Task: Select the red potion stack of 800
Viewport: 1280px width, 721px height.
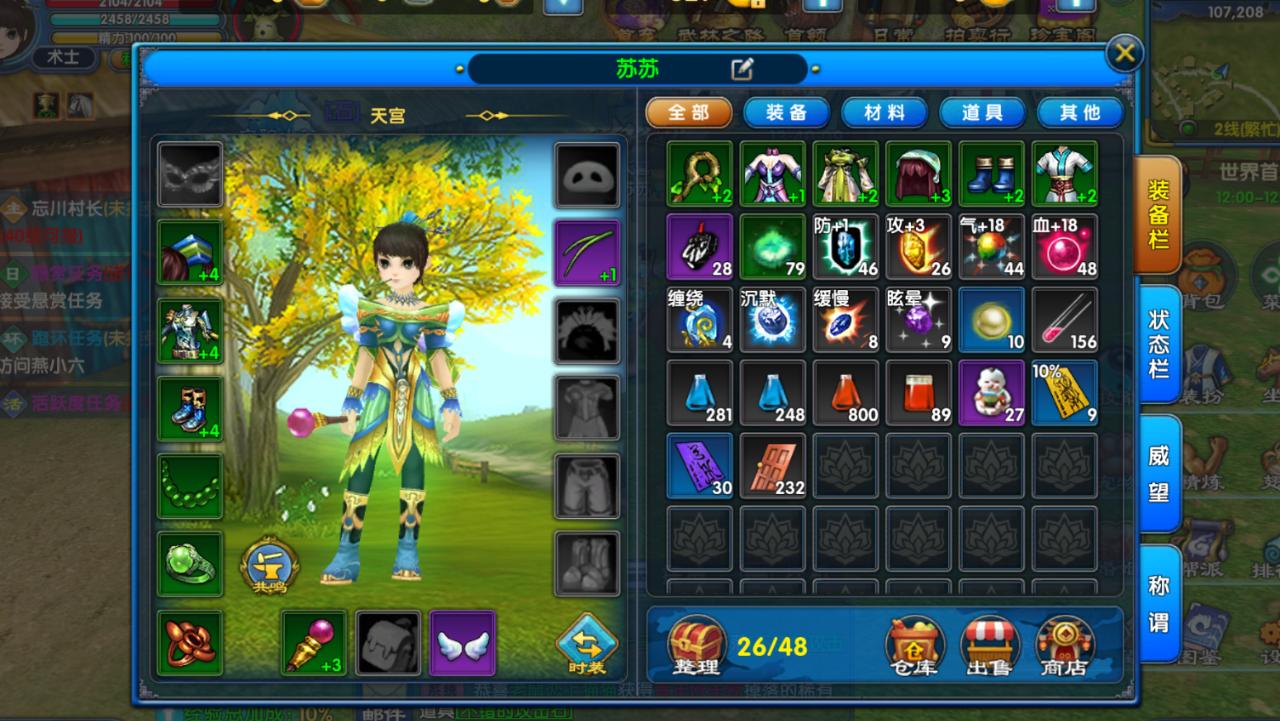Action: [x=846, y=393]
